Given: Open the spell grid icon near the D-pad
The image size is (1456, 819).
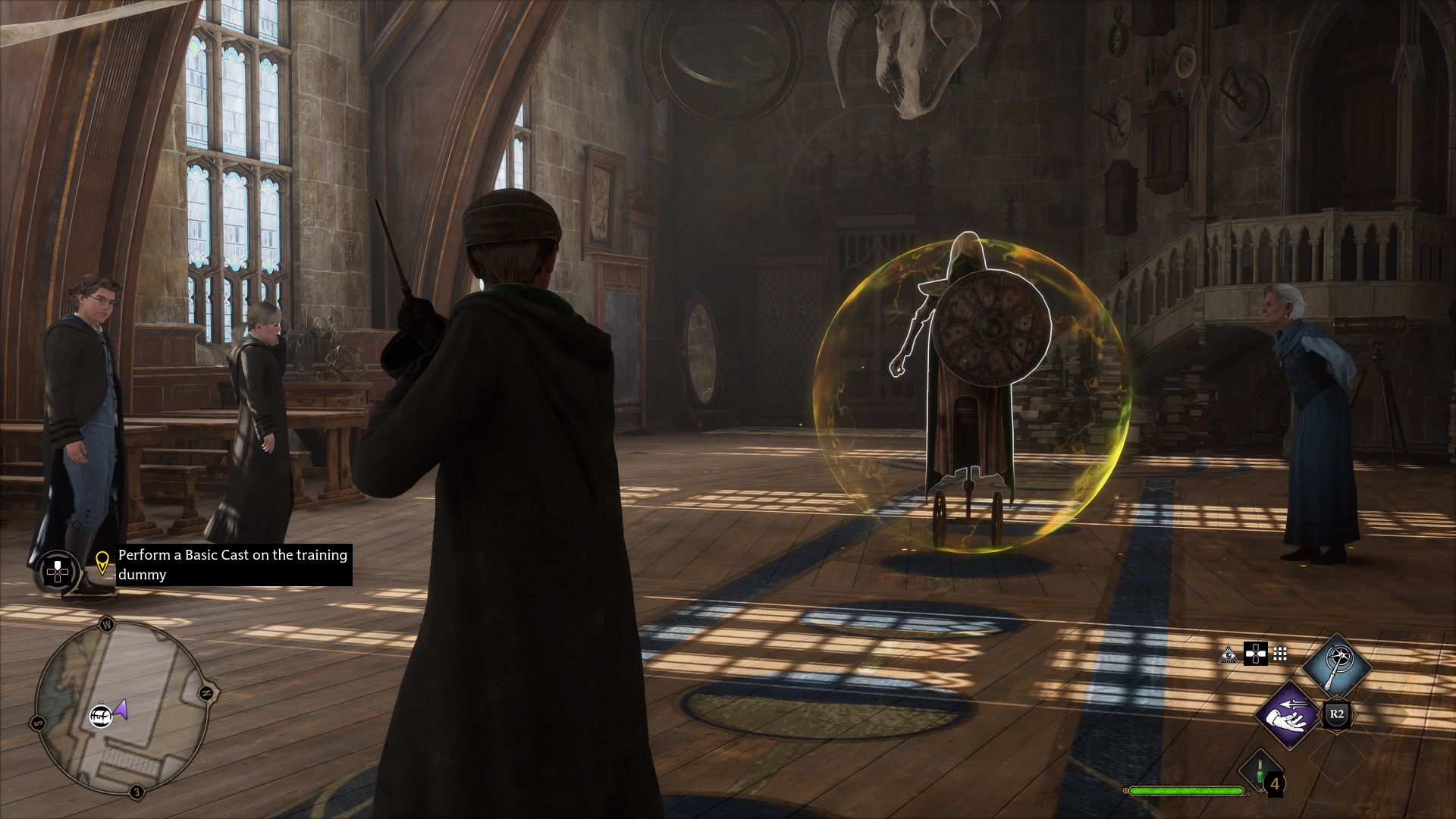Looking at the screenshot, I should coord(1281,654).
